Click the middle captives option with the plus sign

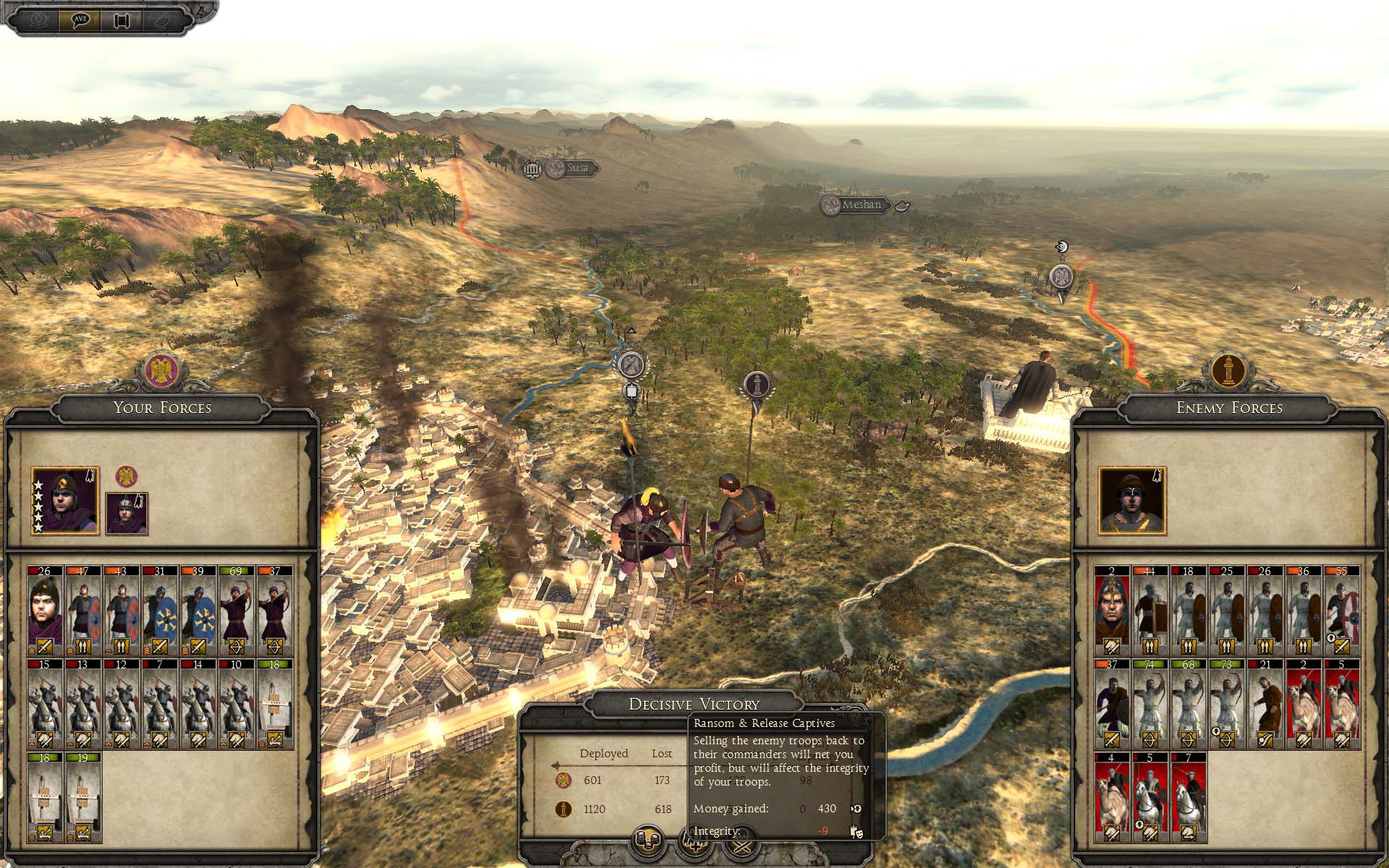[x=694, y=842]
